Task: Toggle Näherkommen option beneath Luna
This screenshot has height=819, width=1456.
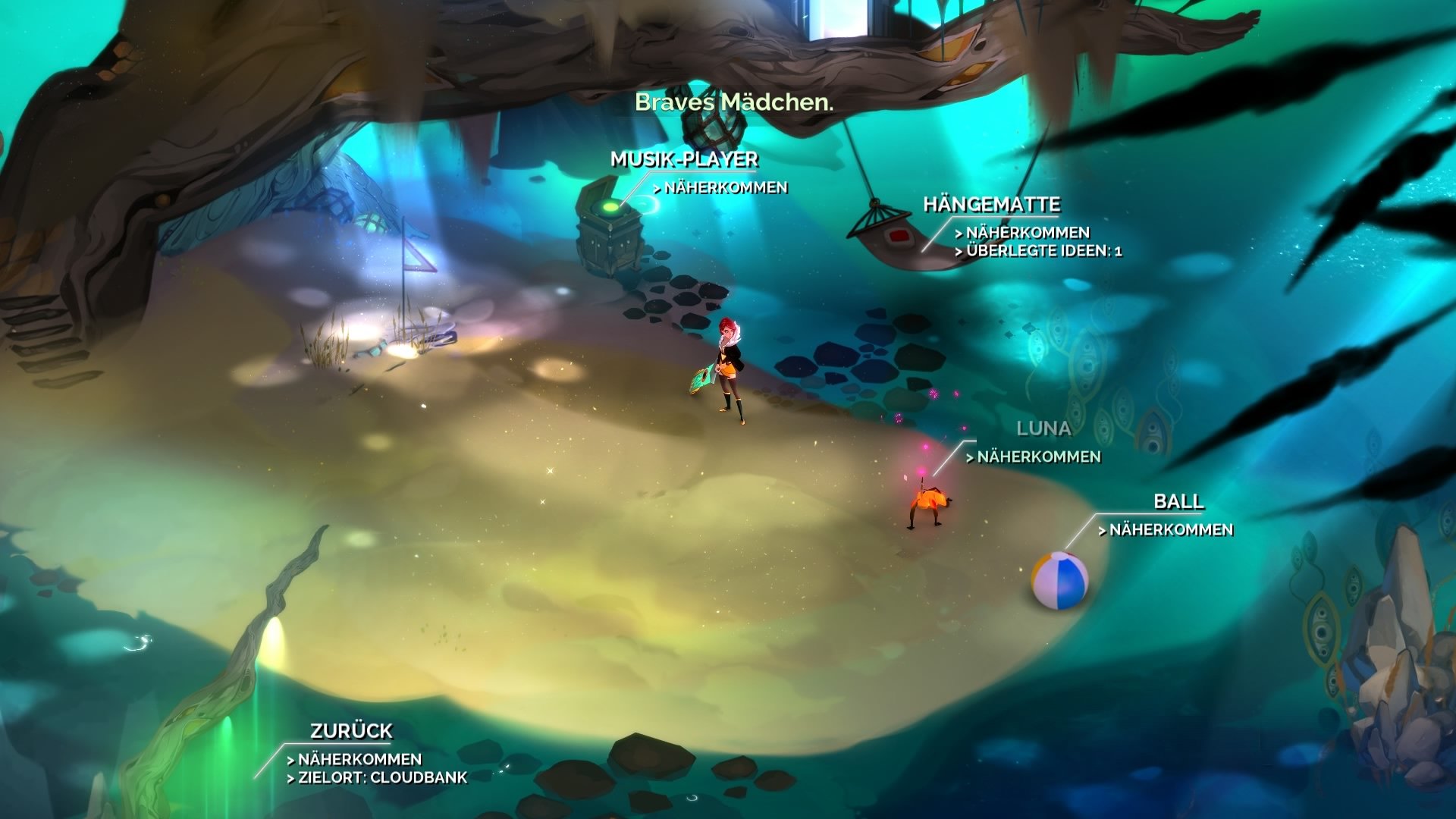Action: [1035, 457]
